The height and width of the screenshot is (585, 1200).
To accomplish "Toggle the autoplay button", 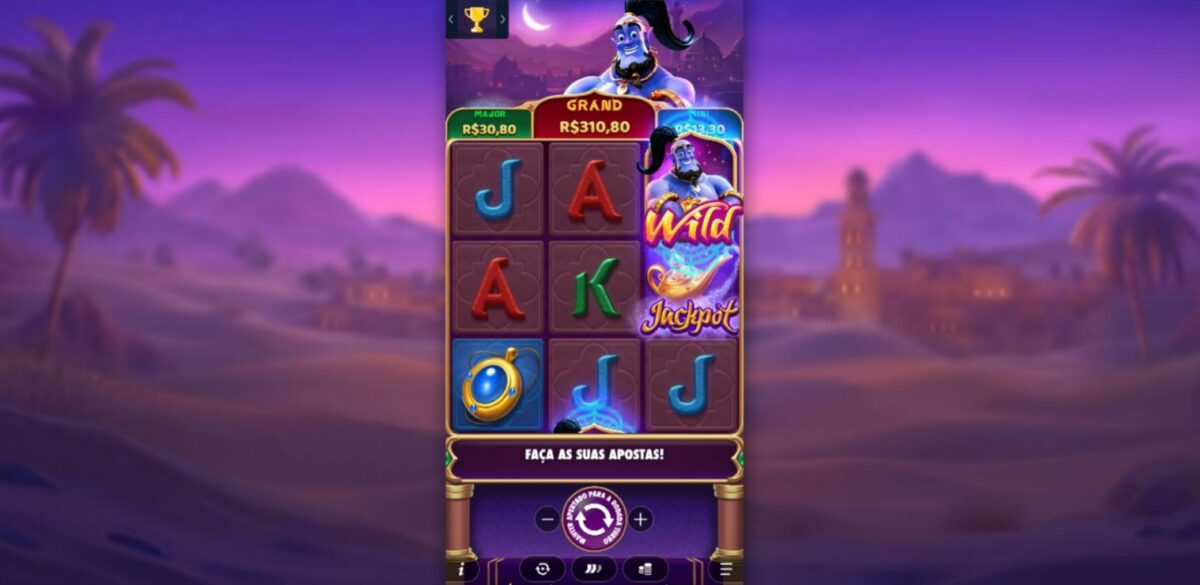I will click(x=542, y=569).
